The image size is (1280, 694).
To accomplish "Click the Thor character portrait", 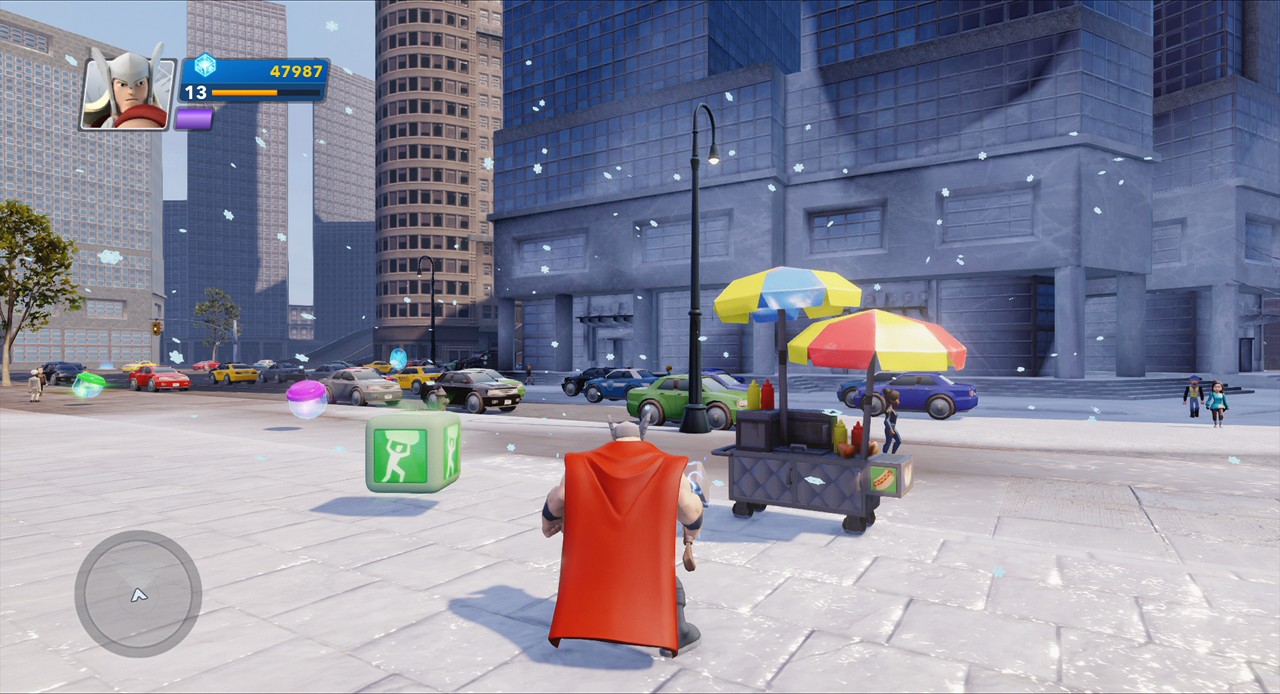I will coord(127,92).
